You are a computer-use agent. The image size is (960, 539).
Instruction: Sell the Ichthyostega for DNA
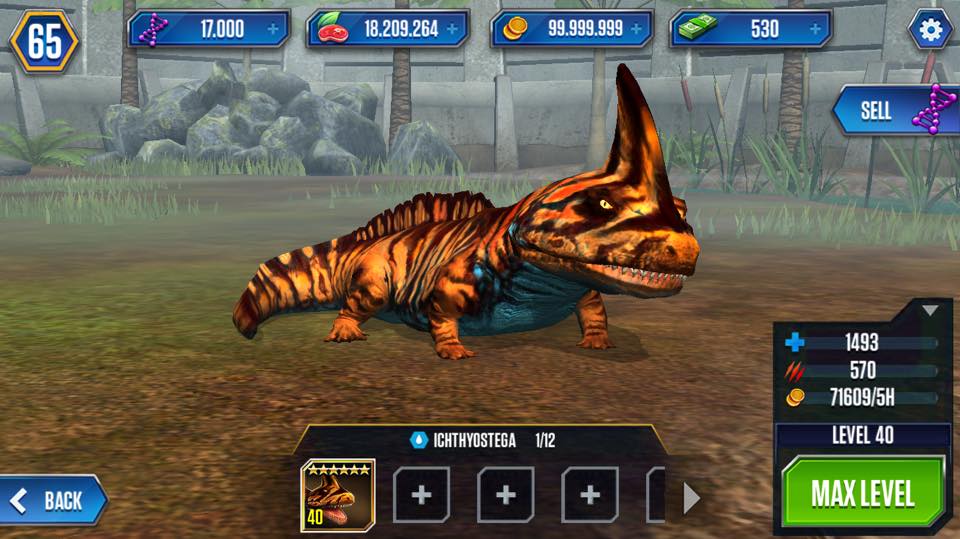(895, 110)
